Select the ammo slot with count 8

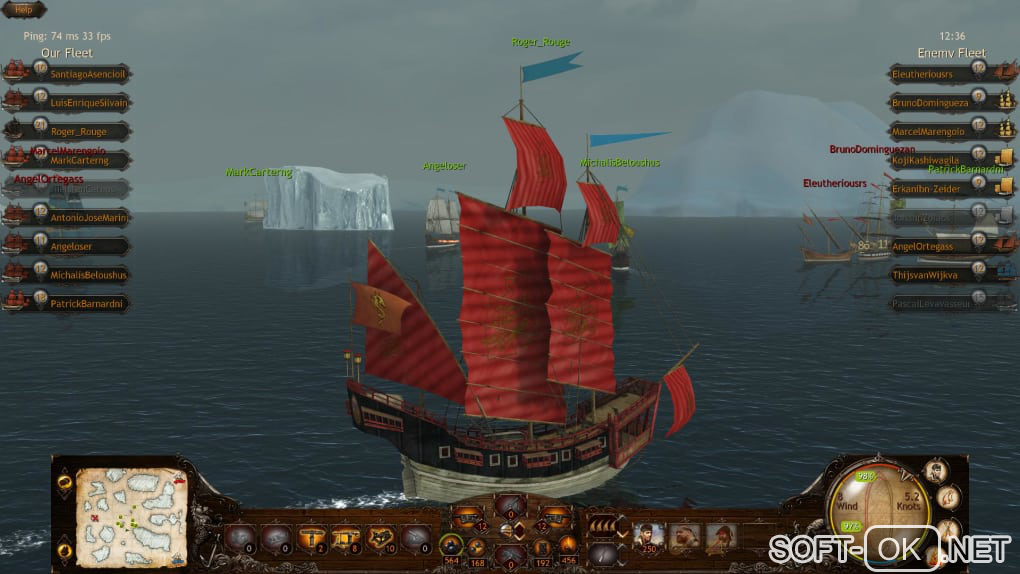point(347,538)
